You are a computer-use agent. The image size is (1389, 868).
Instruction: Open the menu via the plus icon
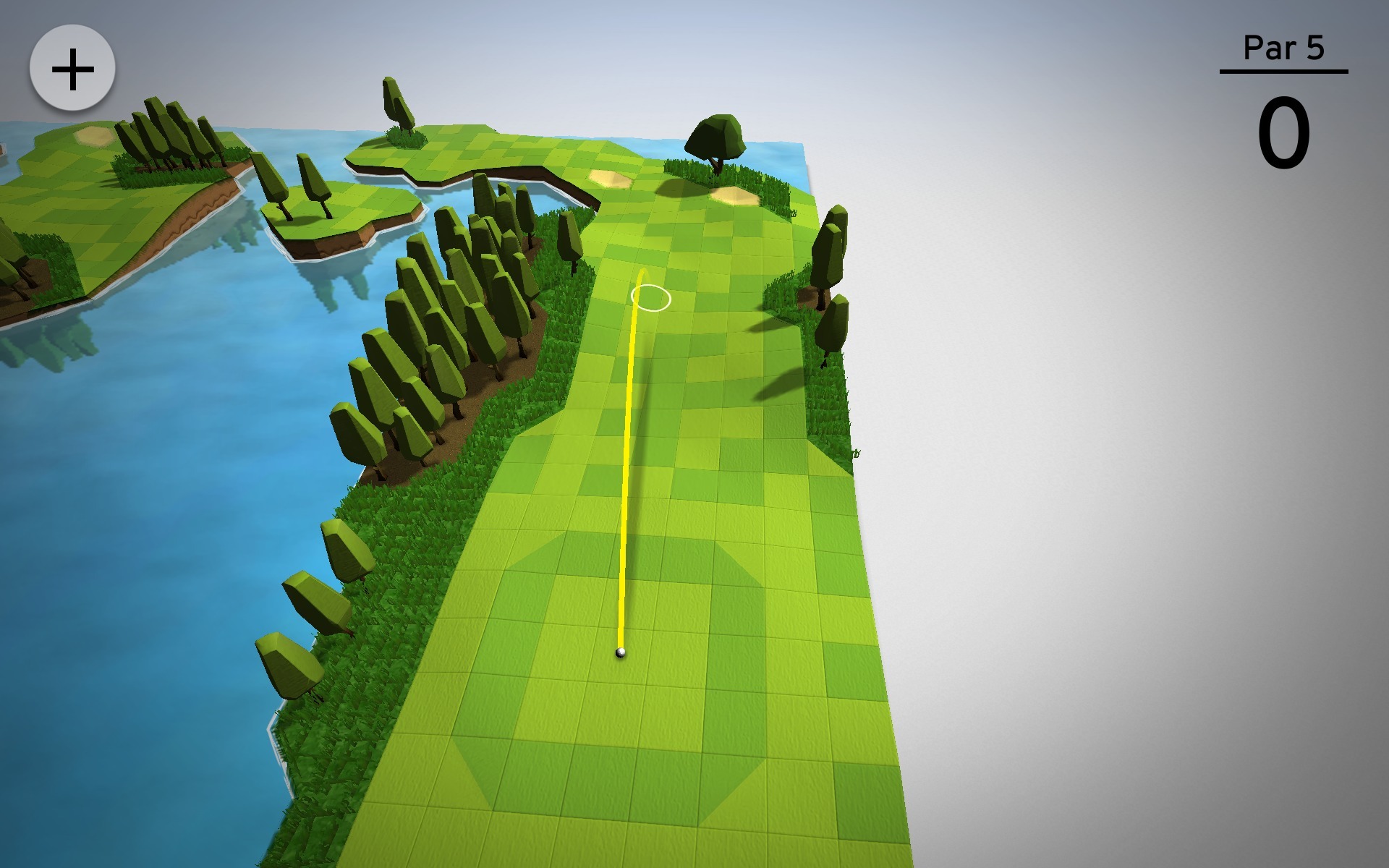(71, 67)
